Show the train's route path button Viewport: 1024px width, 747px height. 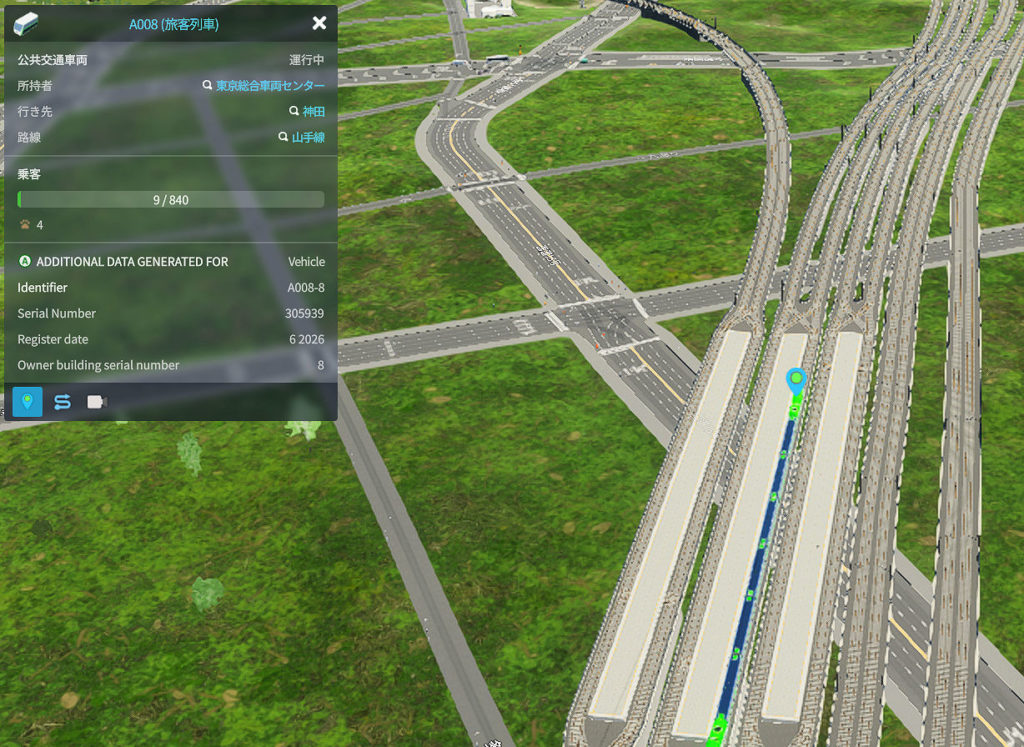coord(62,402)
